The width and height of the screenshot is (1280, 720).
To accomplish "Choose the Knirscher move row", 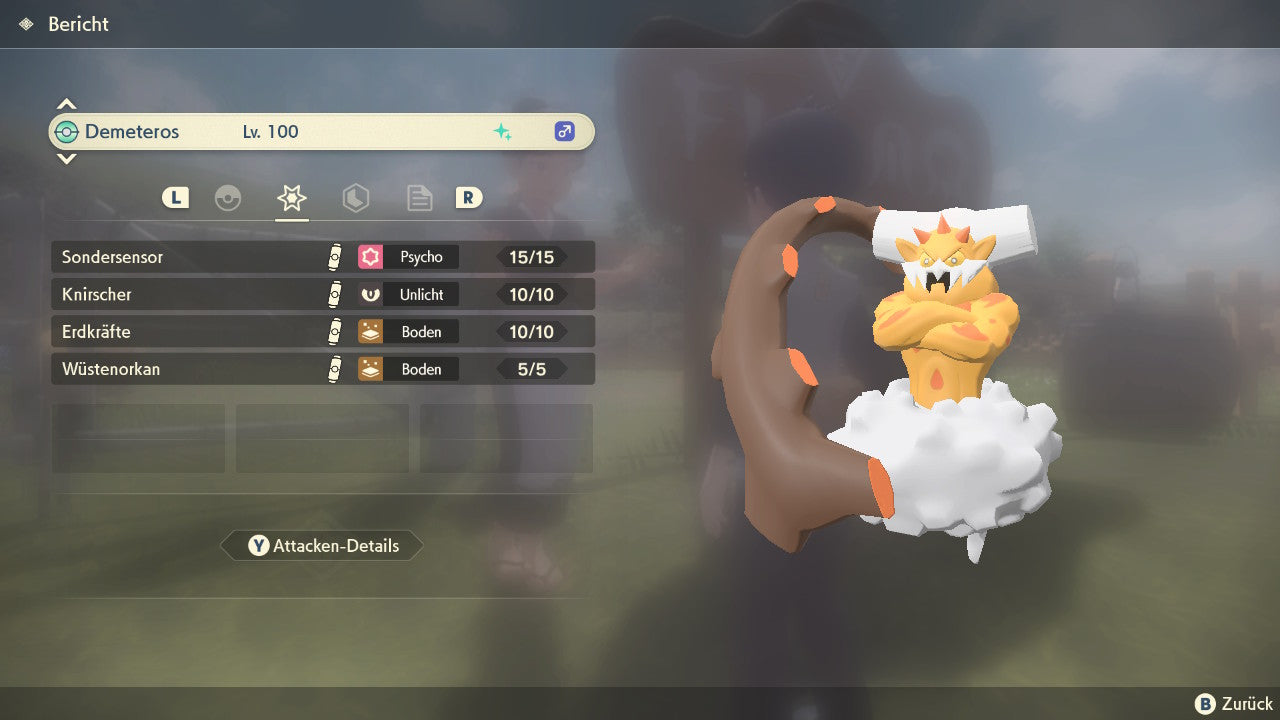I will pos(322,295).
